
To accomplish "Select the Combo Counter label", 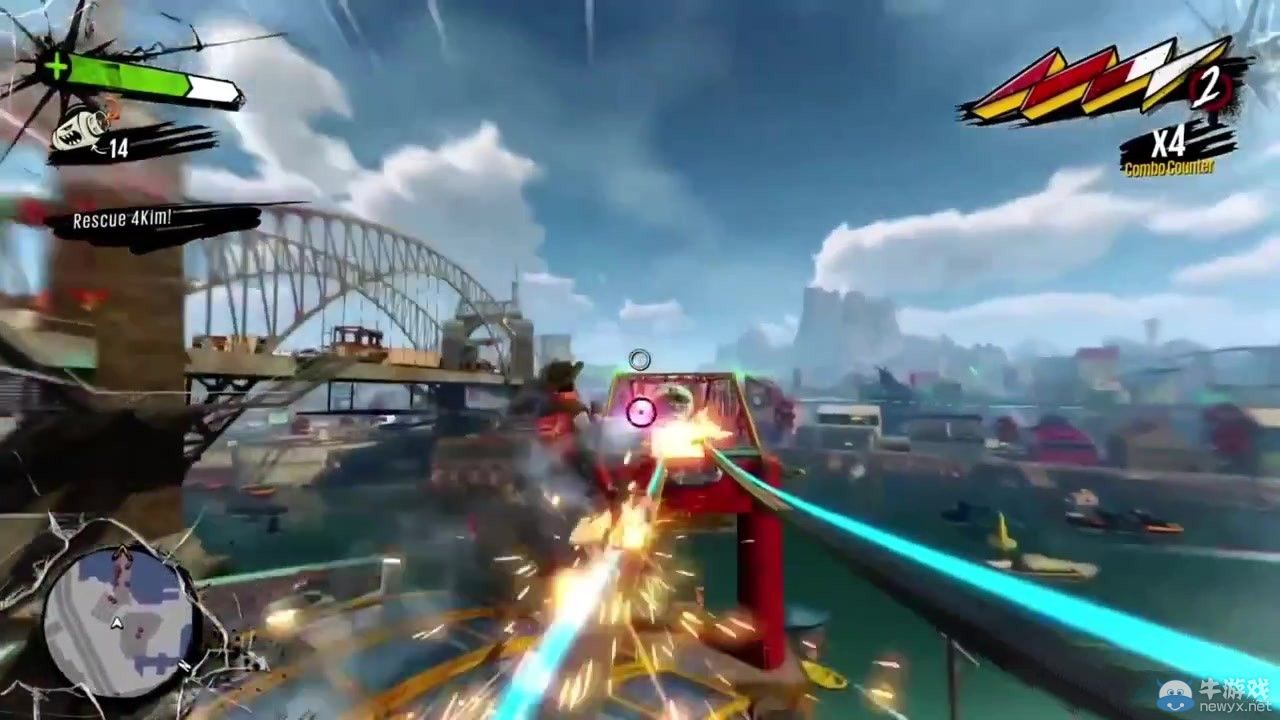I will tap(1170, 166).
